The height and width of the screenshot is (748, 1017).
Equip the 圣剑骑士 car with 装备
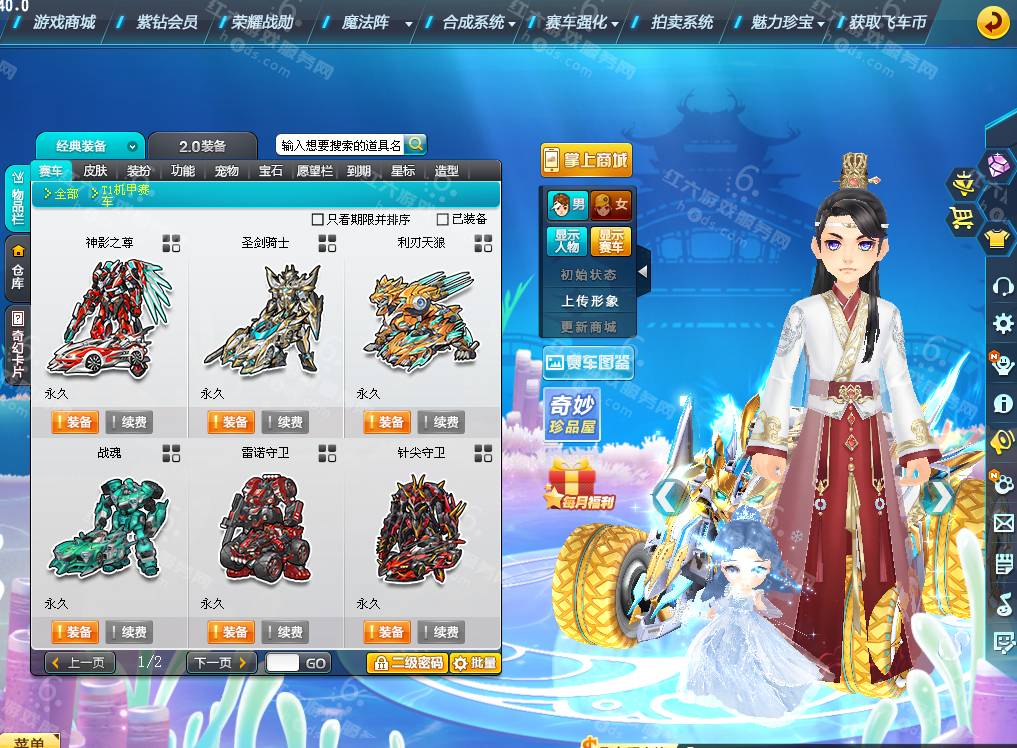(x=231, y=422)
